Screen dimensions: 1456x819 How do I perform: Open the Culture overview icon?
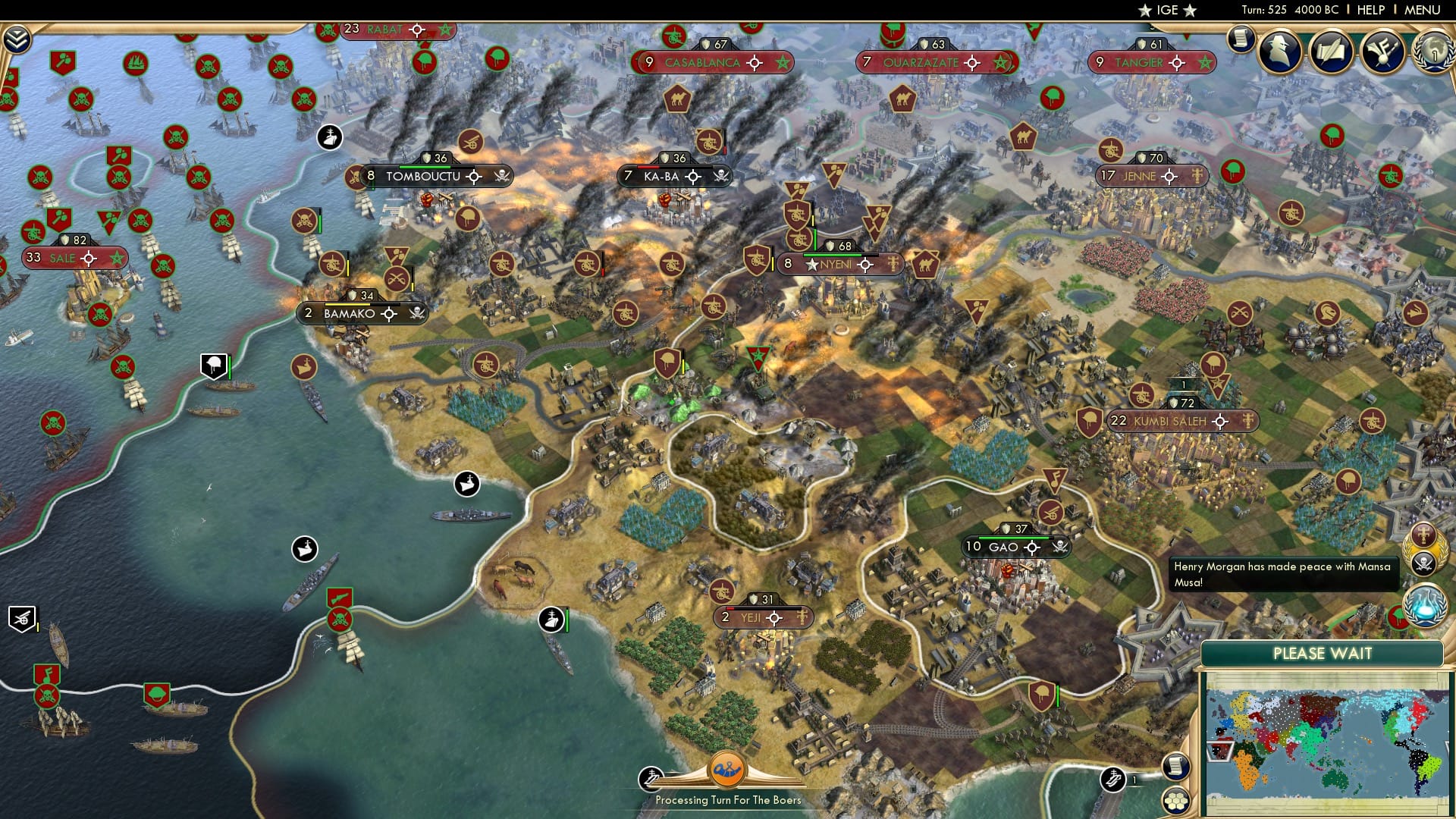(1385, 50)
